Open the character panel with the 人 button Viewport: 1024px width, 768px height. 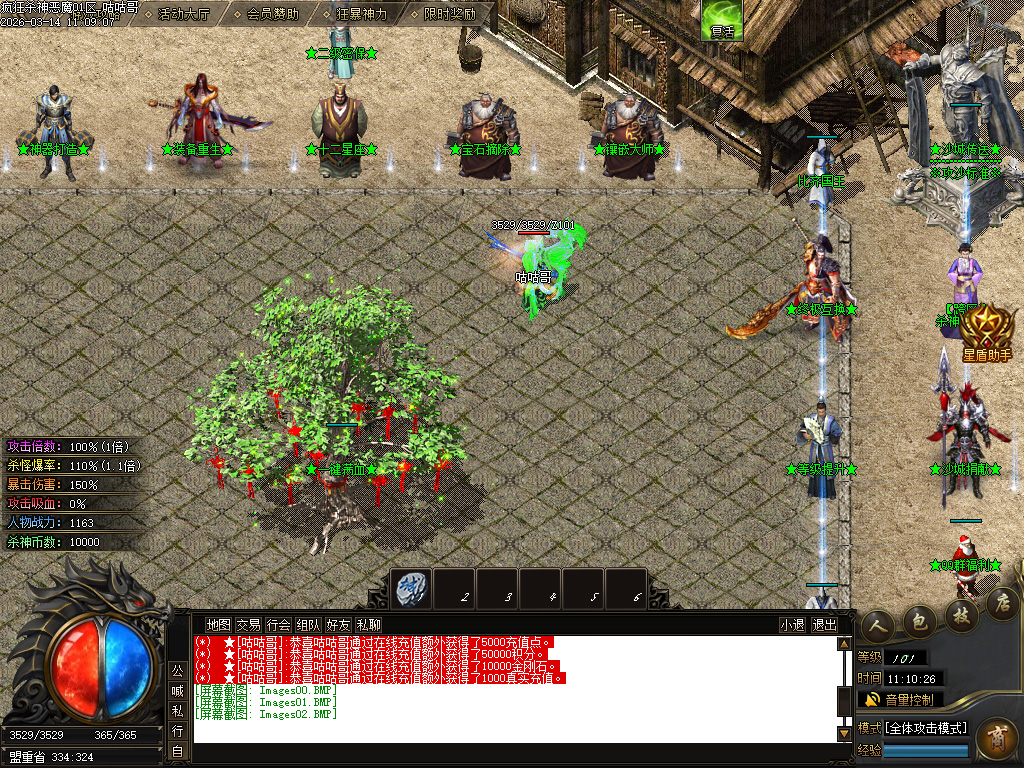click(878, 626)
